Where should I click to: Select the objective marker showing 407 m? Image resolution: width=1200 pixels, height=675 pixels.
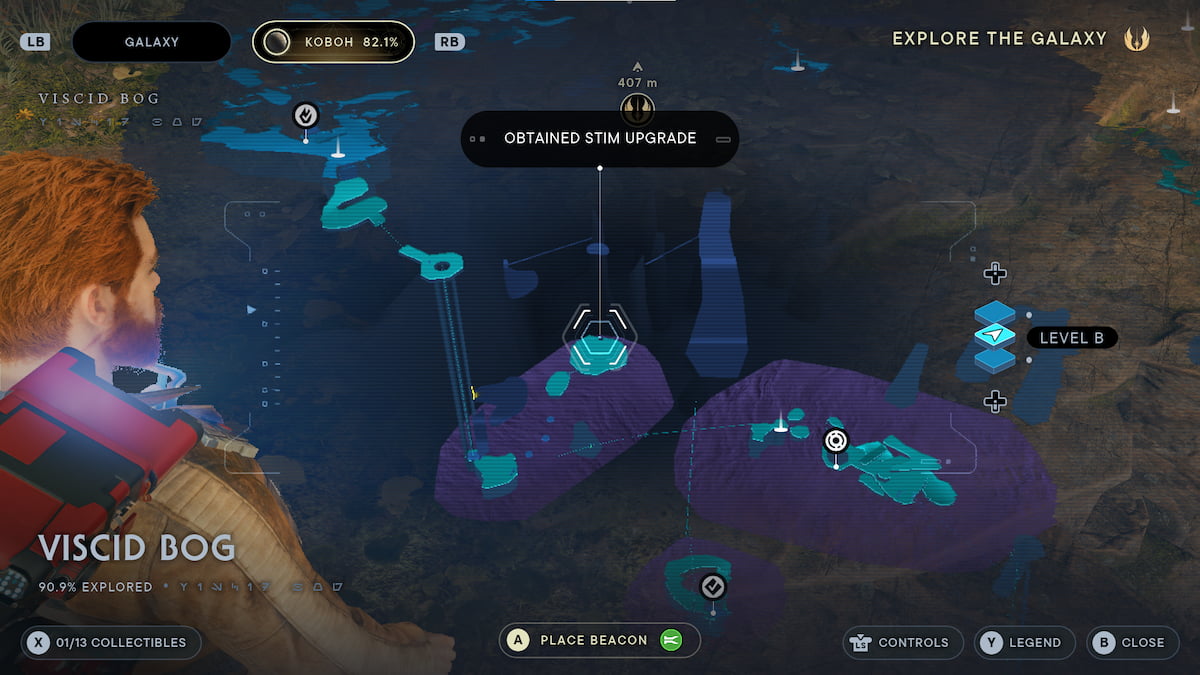click(637, 107)
